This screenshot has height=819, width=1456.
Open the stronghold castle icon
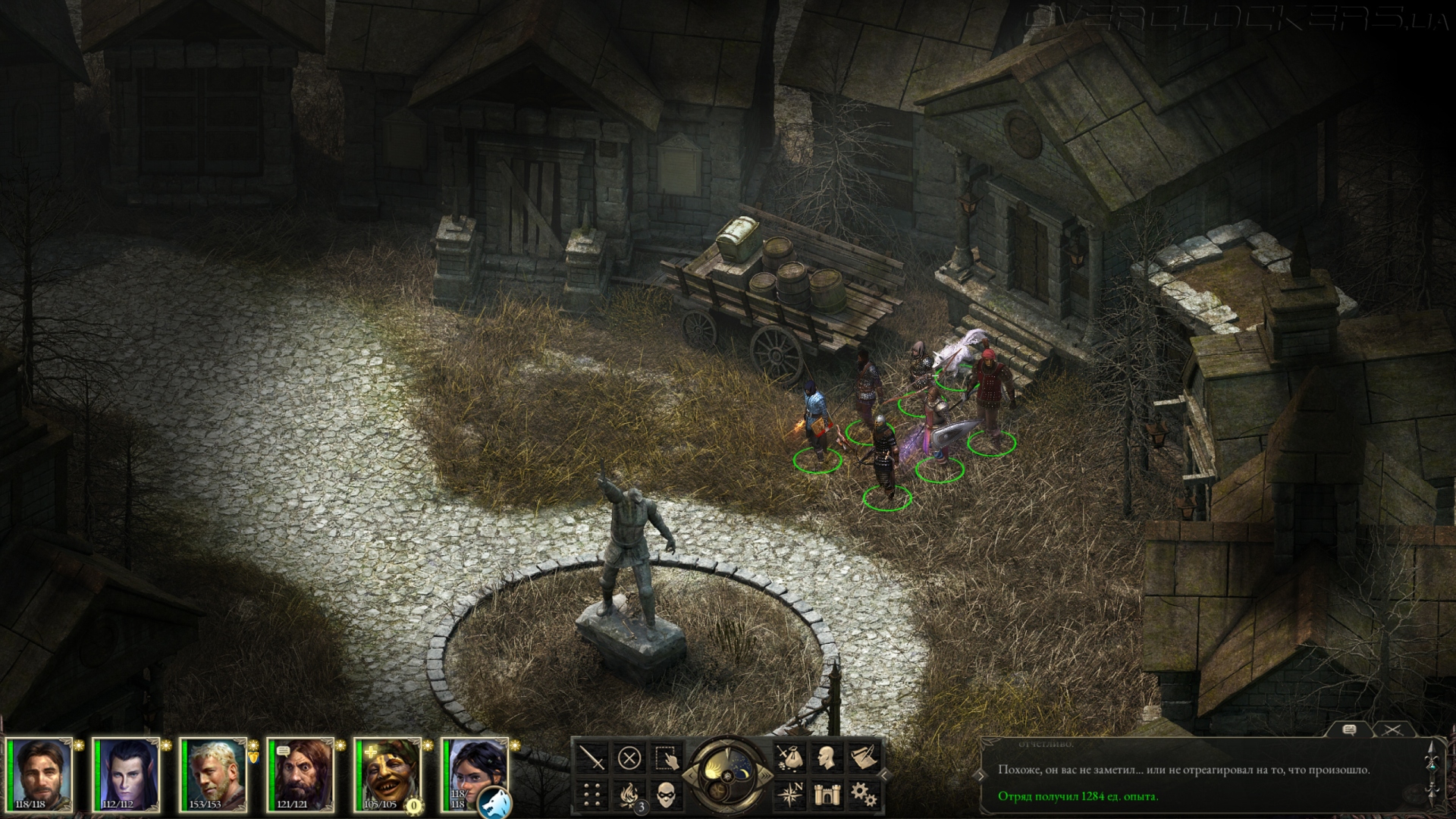(826, 794)
